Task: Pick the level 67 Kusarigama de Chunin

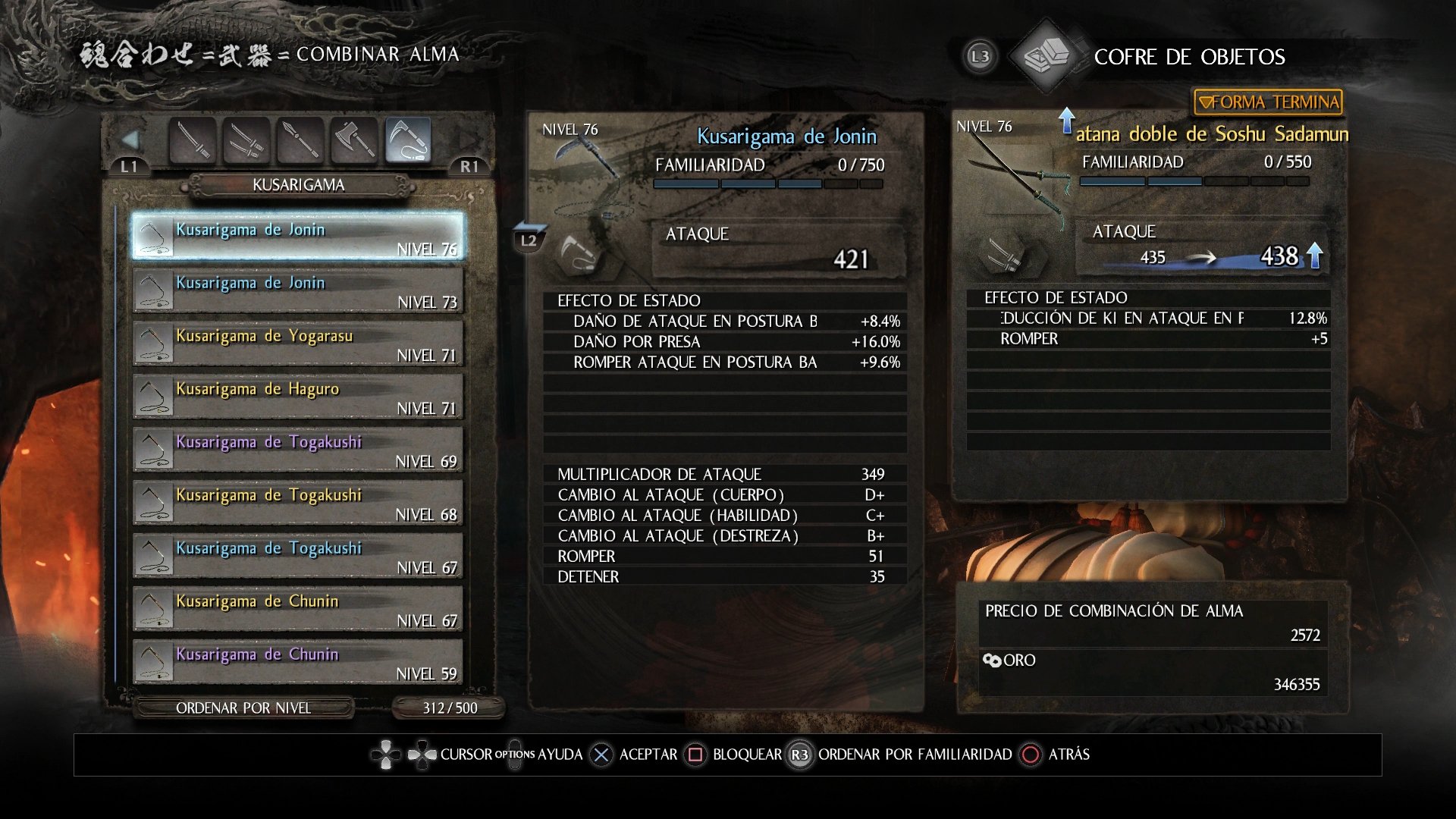Action: click(x=297, y=609)
